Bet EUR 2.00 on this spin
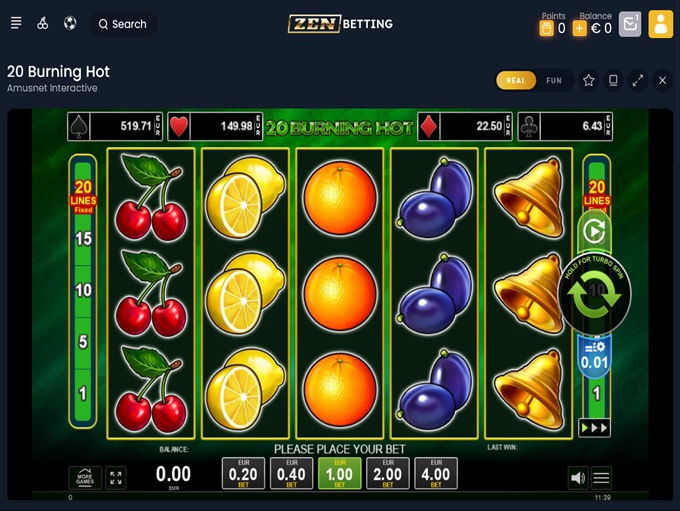 click(388, 473)
